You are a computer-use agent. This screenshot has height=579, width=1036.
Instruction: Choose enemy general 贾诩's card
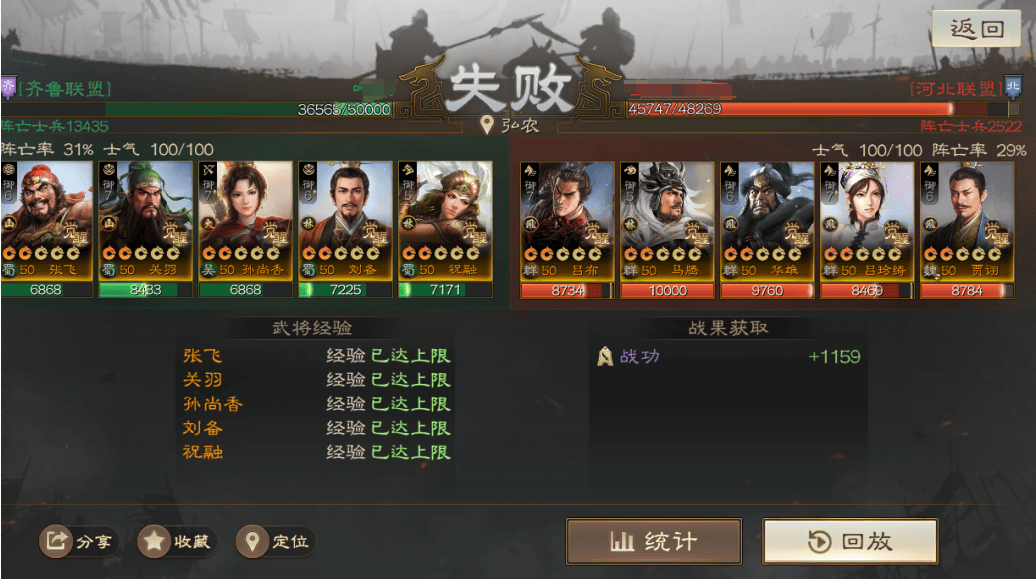point(967,220)
